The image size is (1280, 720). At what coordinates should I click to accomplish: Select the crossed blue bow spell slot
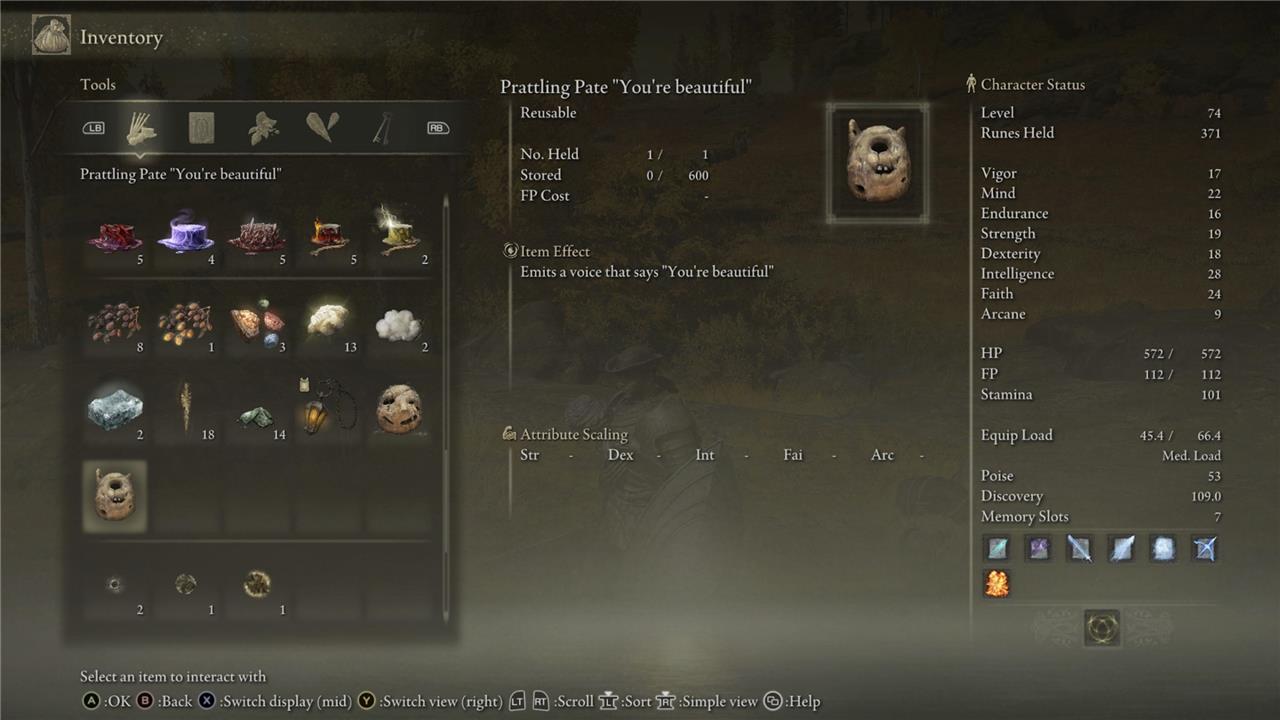click(1205, 548)
